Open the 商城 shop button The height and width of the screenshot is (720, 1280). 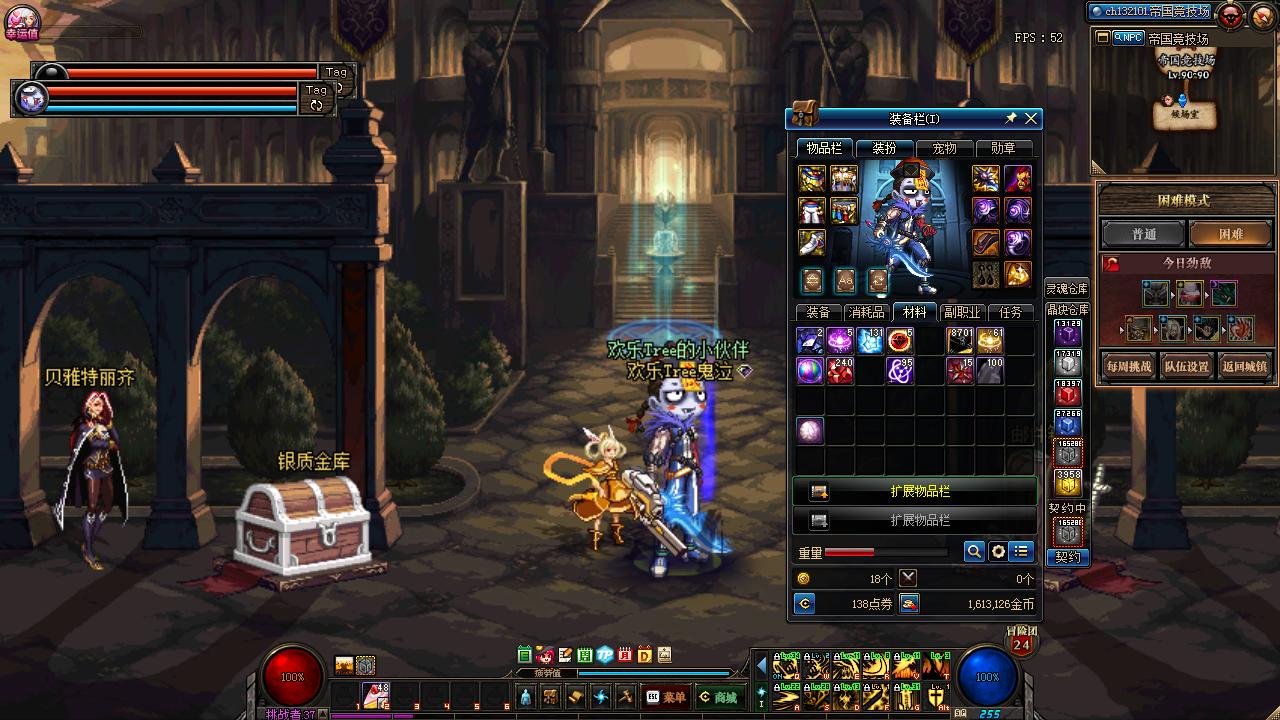pos(719,697)
